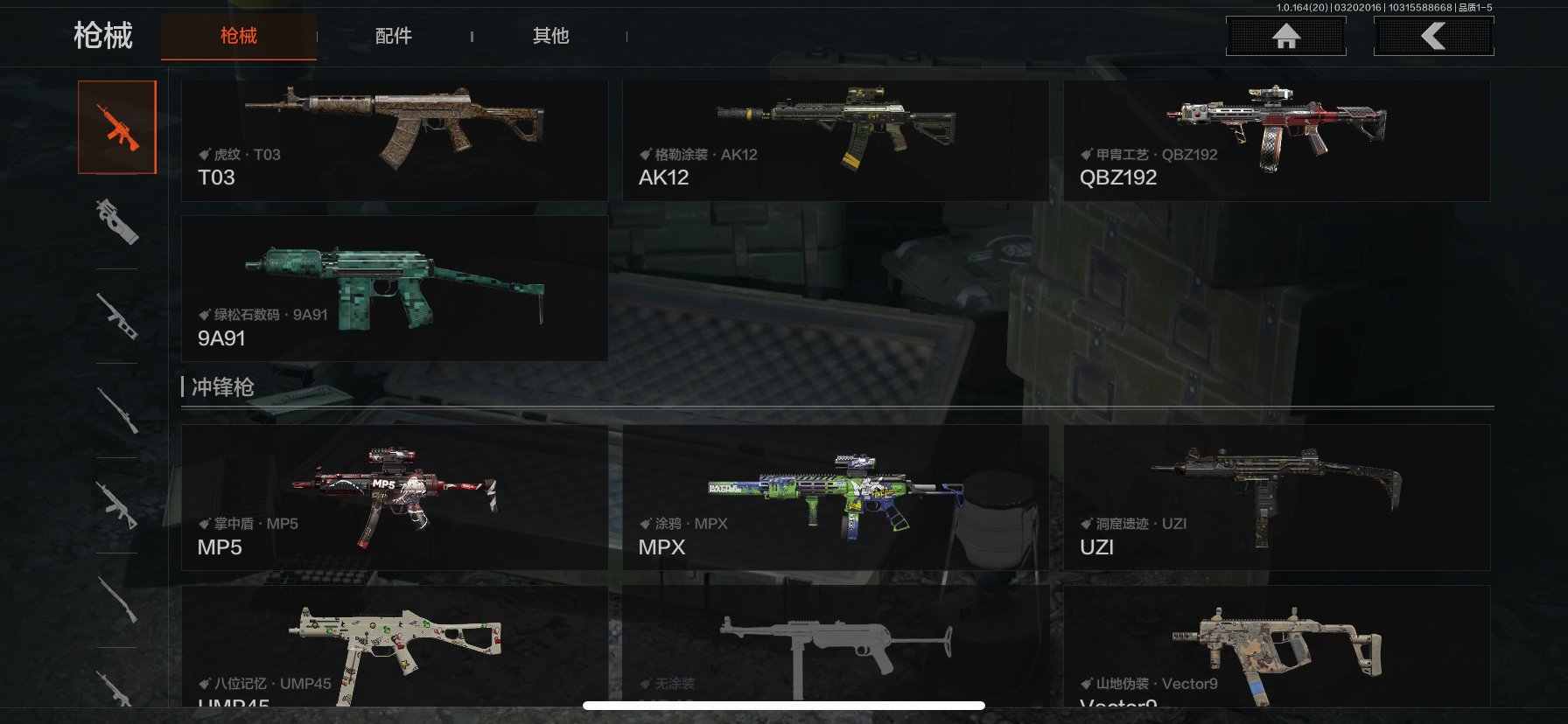Select the UZI weapon card

point(1277,498)
